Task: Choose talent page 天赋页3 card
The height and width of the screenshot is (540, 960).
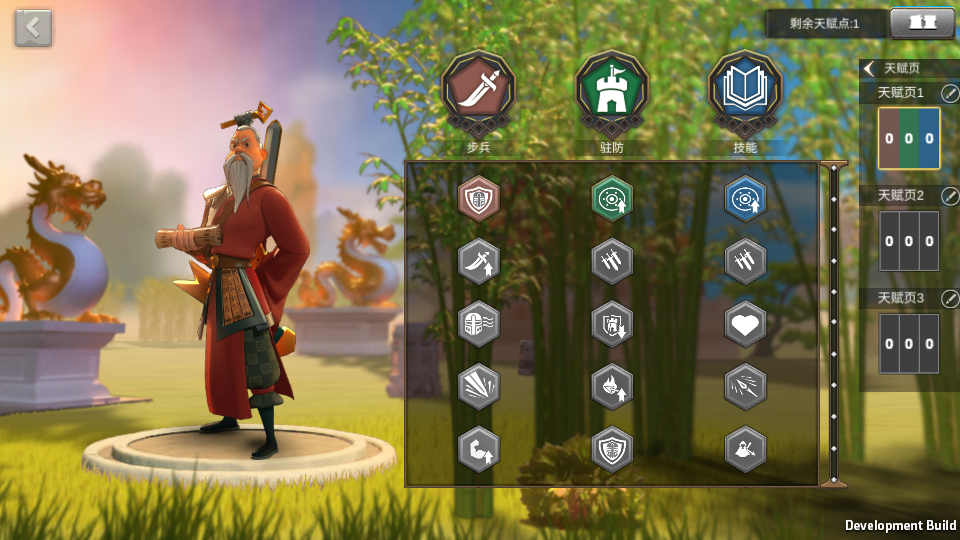Action: pos(909,344)
